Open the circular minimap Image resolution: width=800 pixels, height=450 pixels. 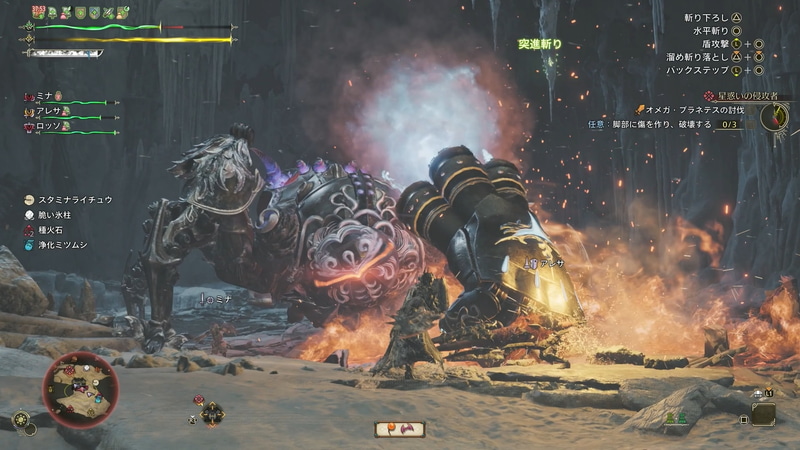80,389
